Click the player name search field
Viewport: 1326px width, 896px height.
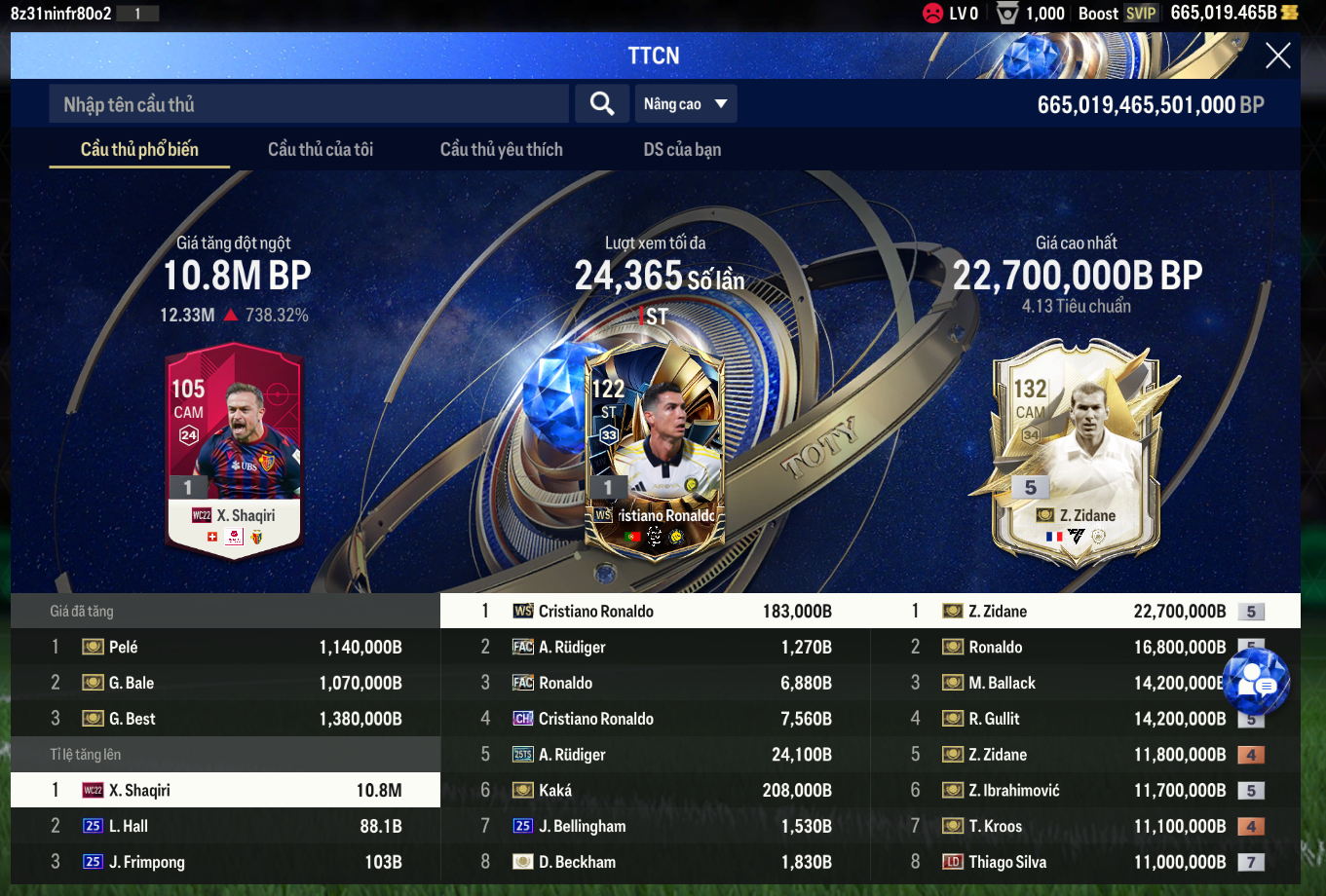point(308,104)
